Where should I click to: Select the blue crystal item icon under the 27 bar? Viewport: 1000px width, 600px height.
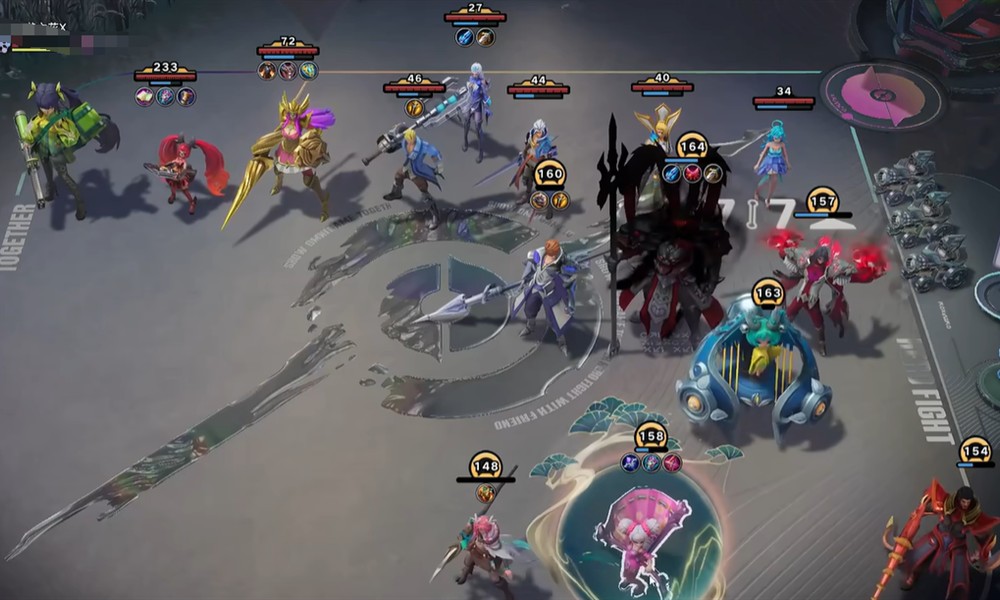(465, 38)
